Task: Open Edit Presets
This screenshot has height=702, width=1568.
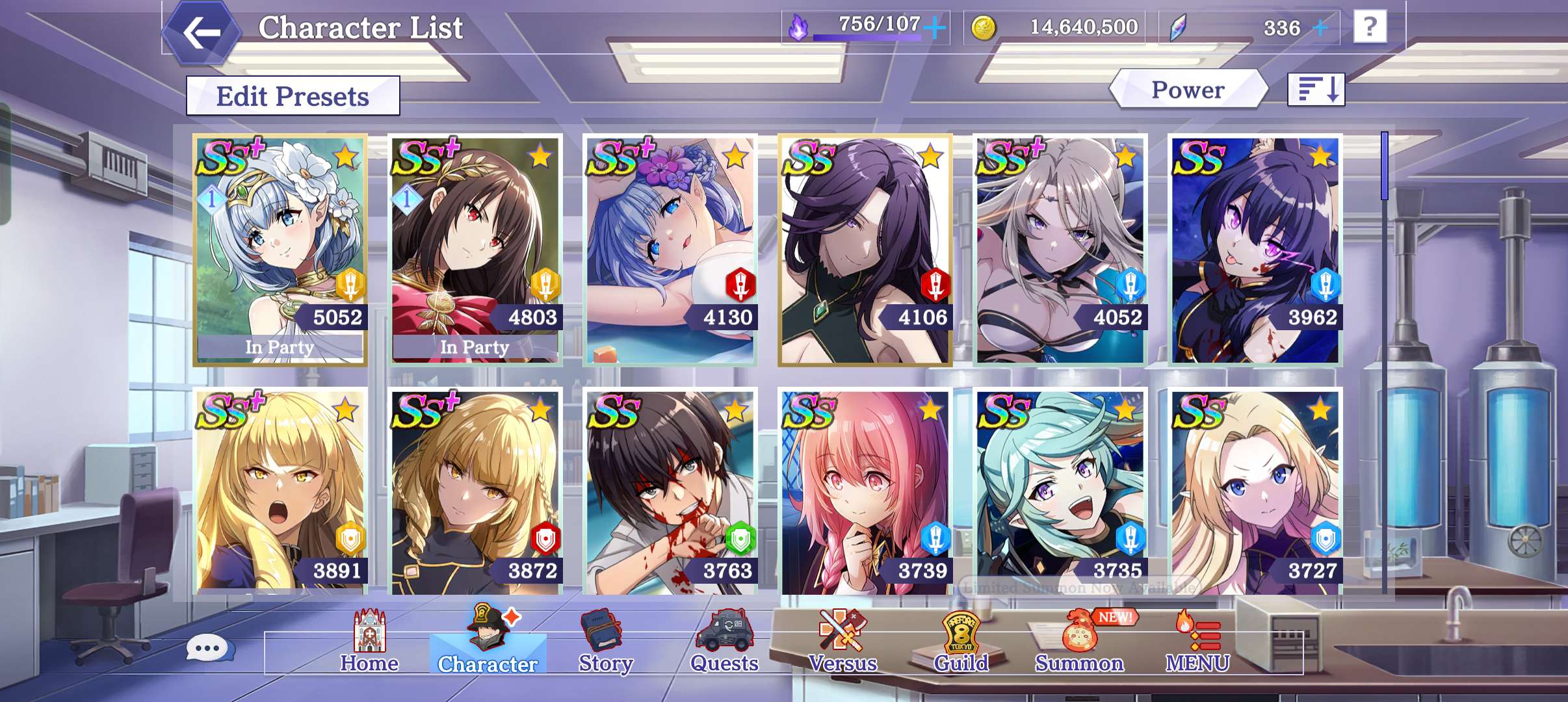Action: pyautogui.click(x=293, y=96)
